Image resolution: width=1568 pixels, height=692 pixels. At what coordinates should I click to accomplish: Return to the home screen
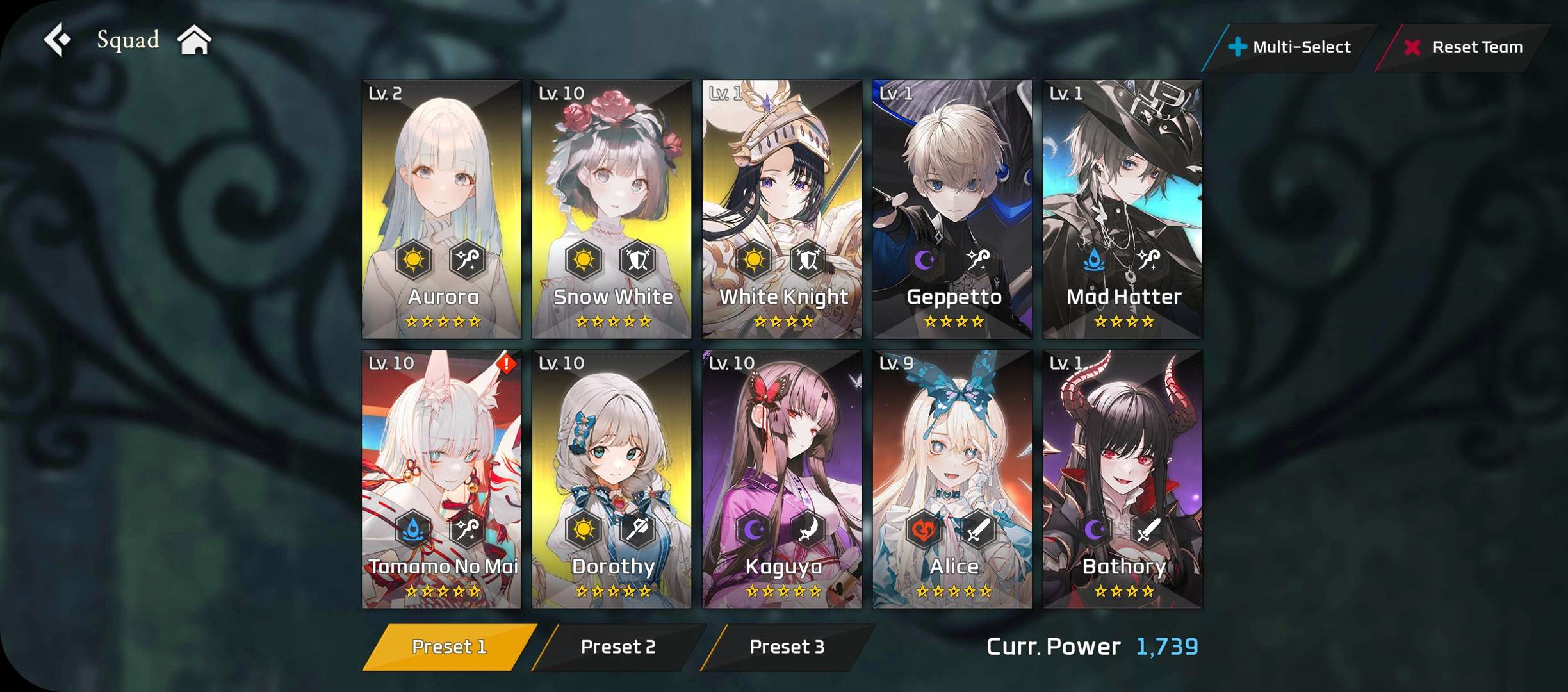point(194,40)
